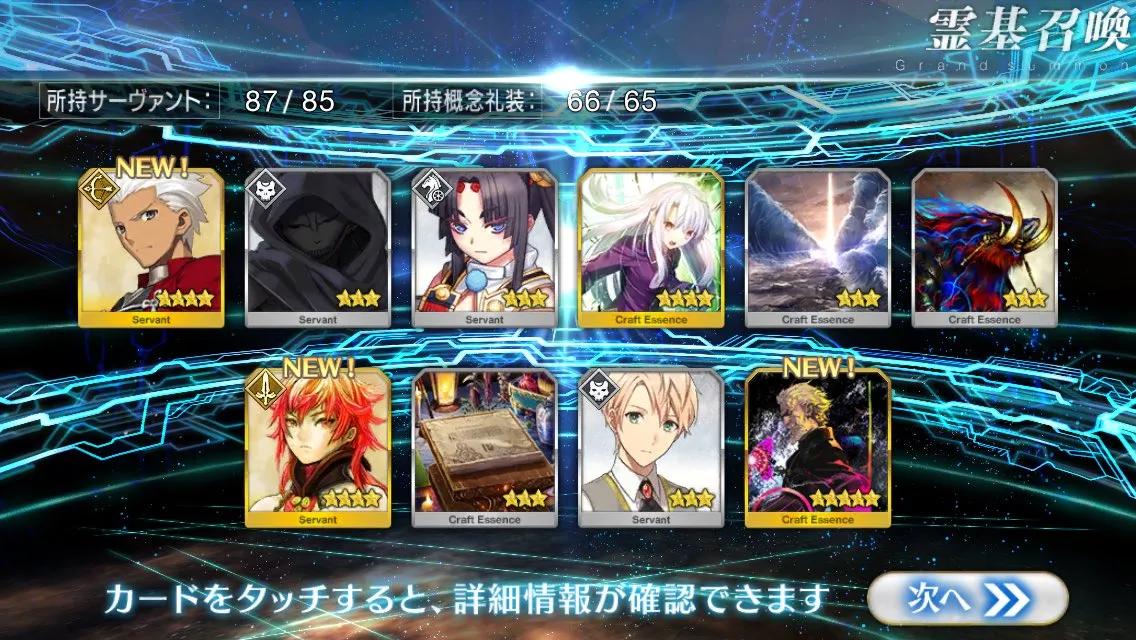
Task: Select the new red-haired Lancer servant card
Action: click(318, 448)
